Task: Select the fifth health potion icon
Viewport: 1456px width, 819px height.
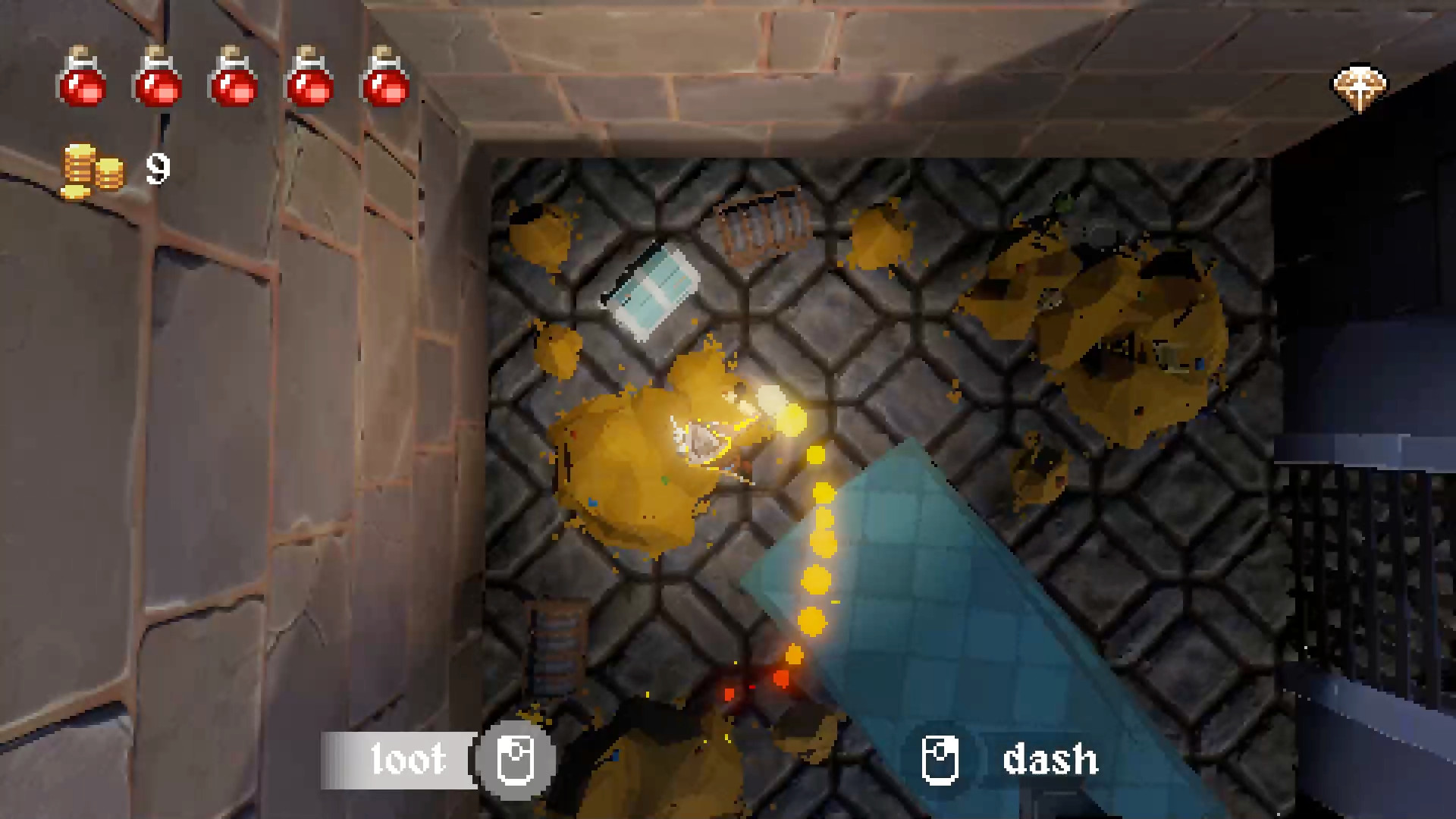Action: click(384, 81)
